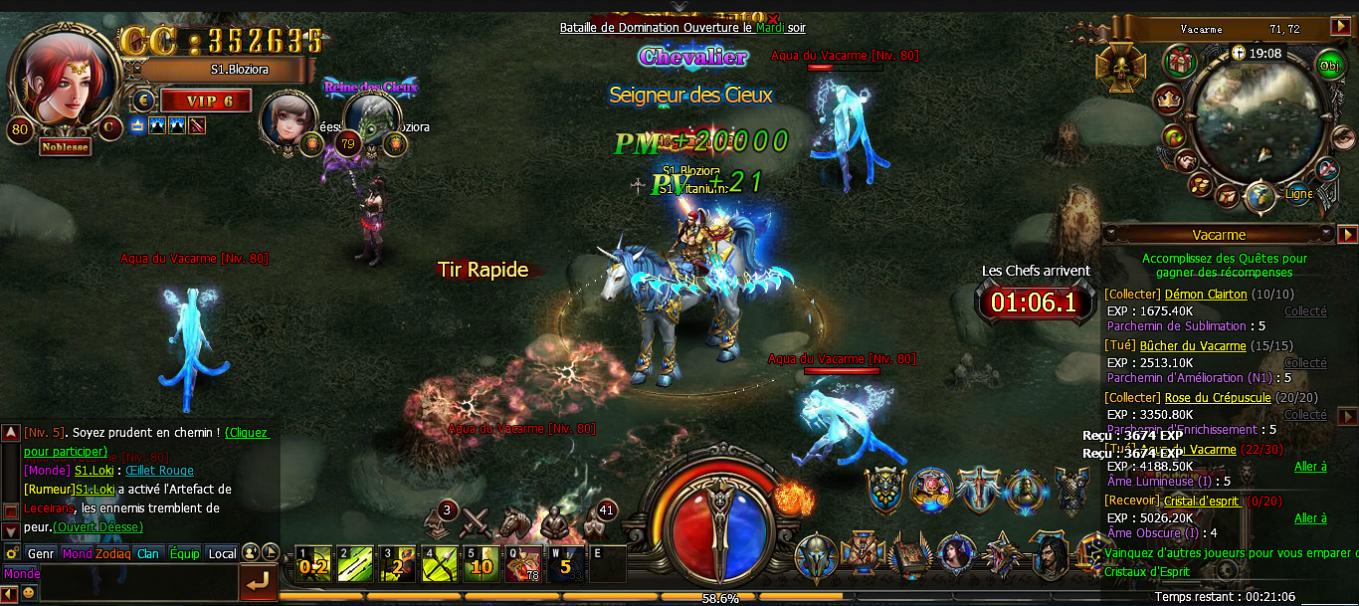Go to the Cristal d'esprit quest target
1359x606 pixels.
1310,518
